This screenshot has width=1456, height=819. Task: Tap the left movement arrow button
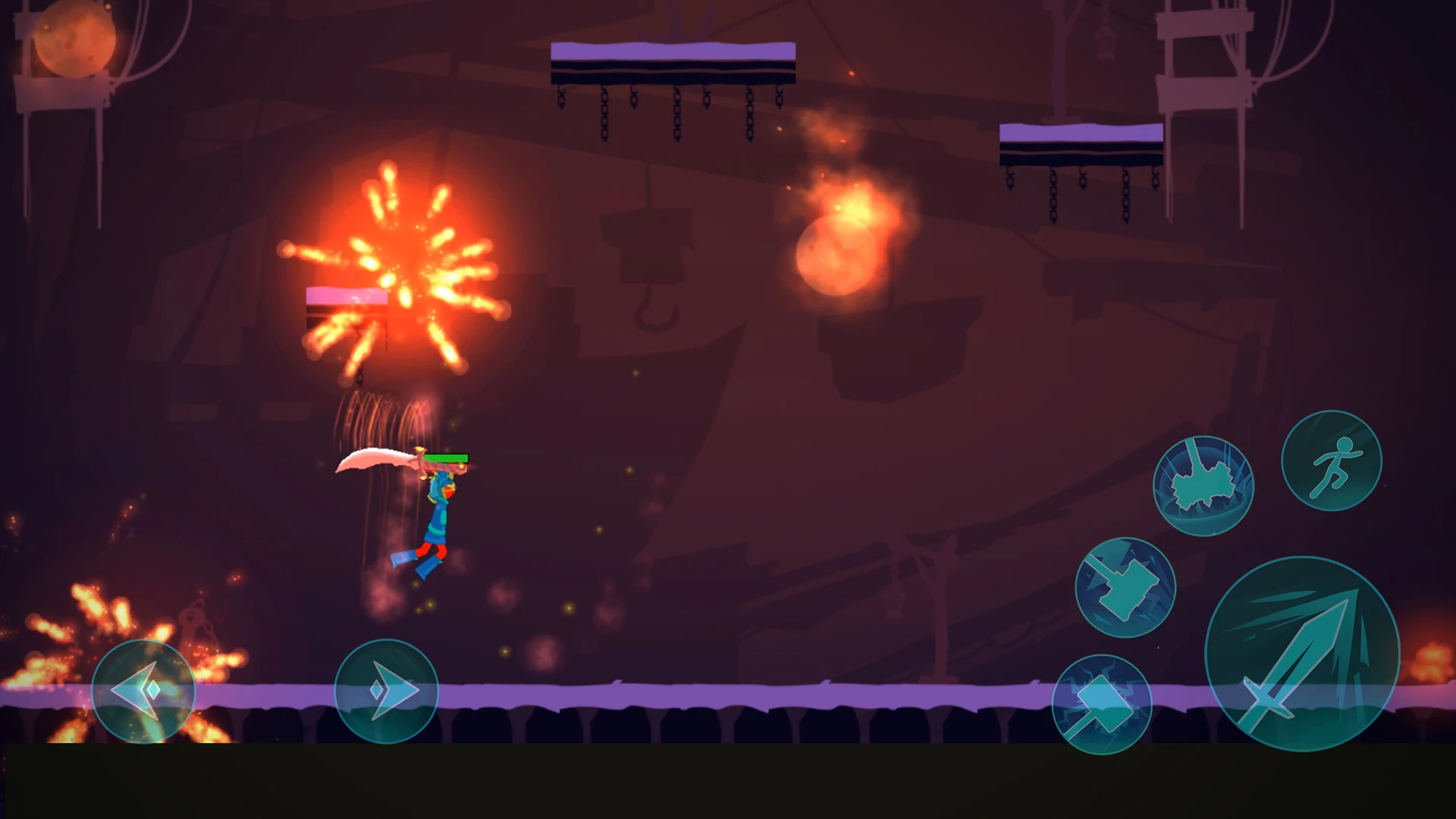tap(143, 691)
